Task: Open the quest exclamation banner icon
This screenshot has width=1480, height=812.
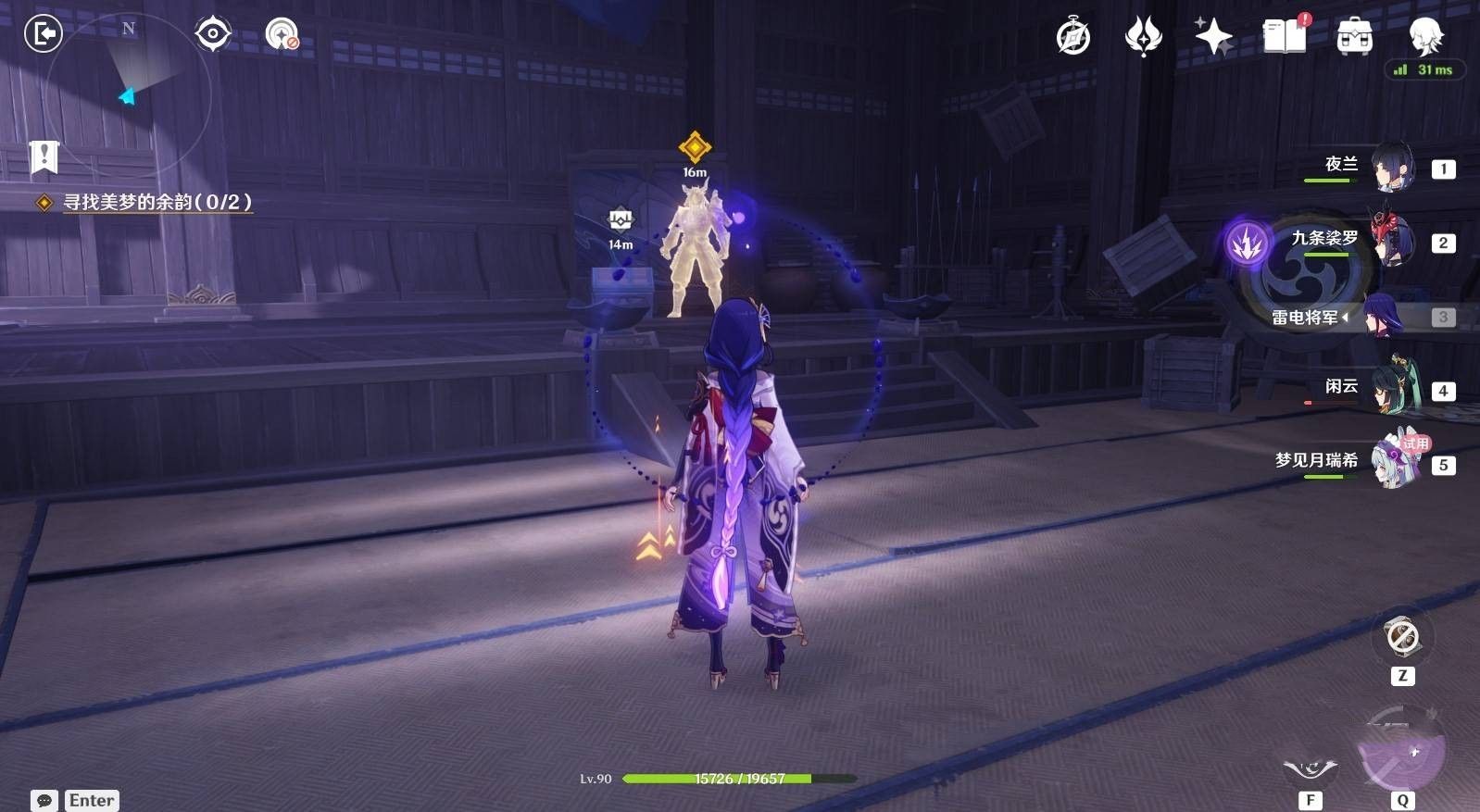Action: pos(44,157)
